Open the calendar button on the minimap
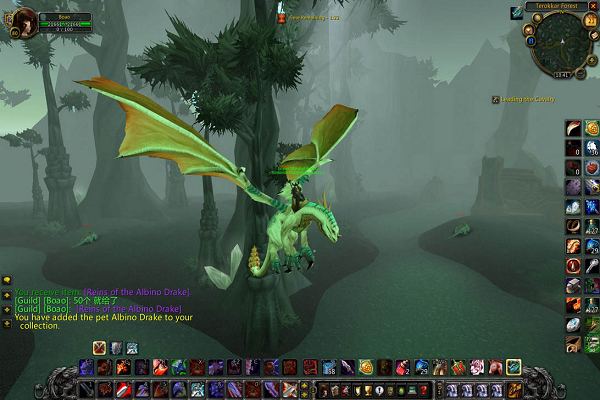Viewport: 600px width, 400px height. pos(588,22)
